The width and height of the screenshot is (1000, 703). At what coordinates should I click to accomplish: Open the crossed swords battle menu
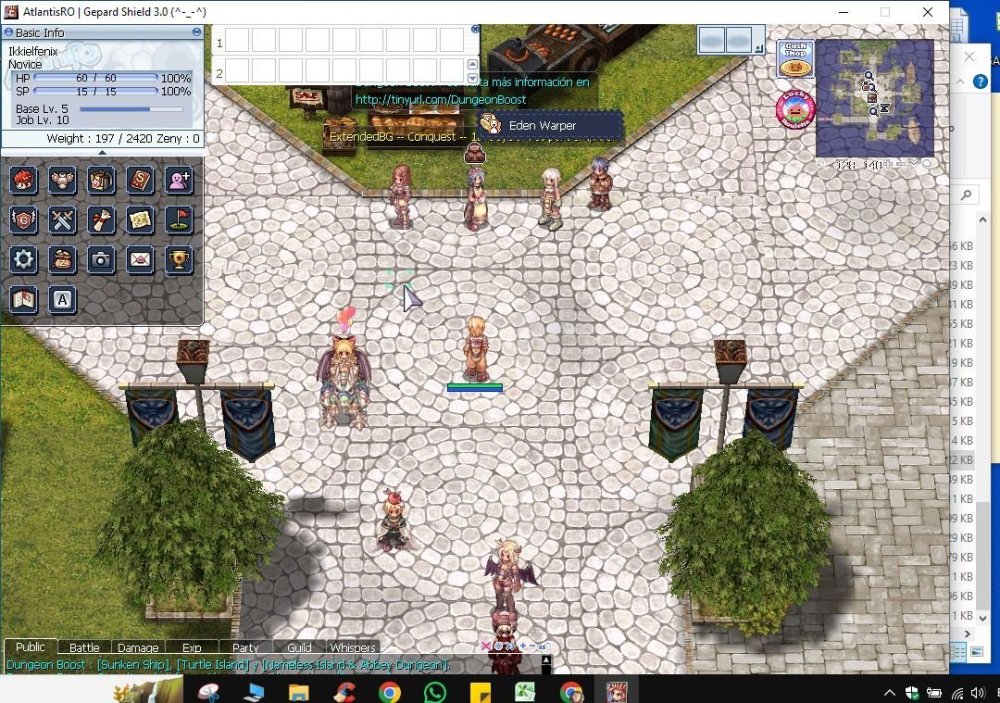tap(62, 220)
